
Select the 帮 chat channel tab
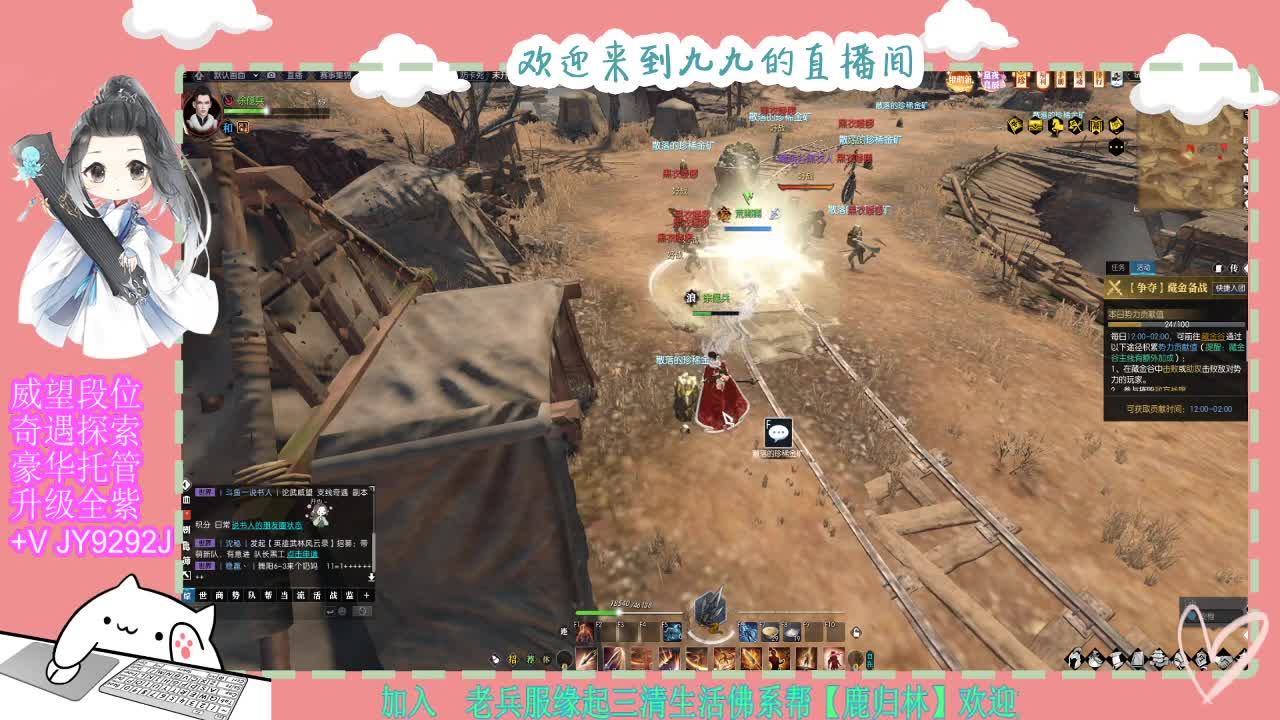coord(266,595)
